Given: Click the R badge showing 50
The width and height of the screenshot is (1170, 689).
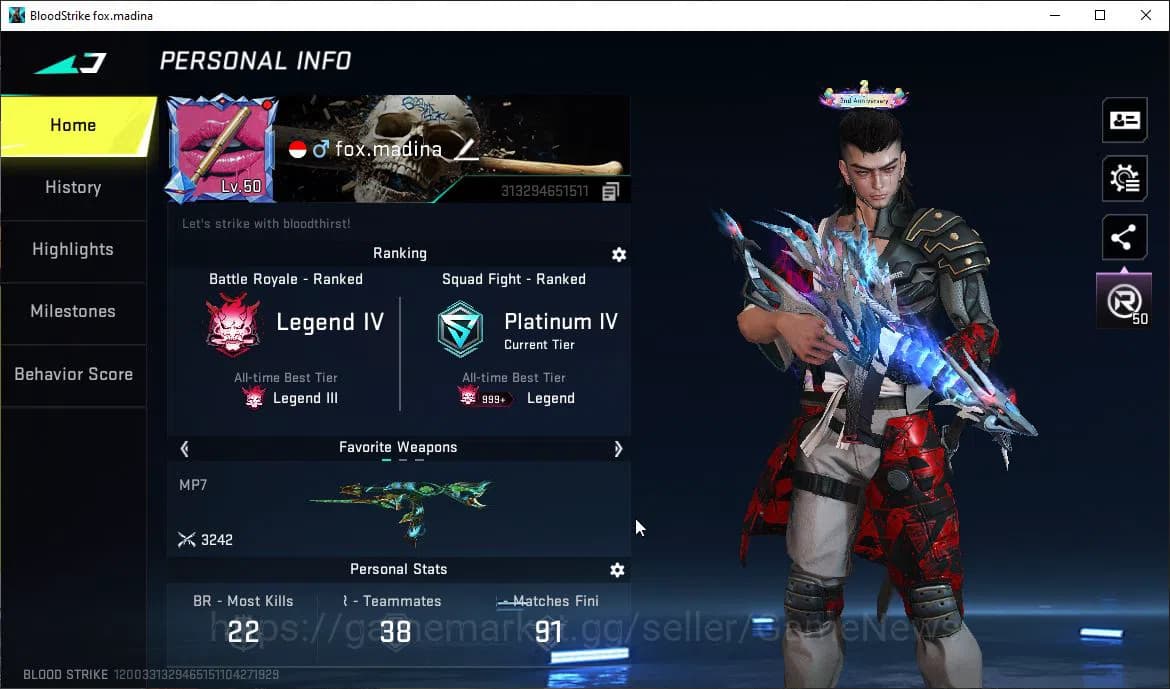Looking at the screenshot, I should tap(1124, 300).
